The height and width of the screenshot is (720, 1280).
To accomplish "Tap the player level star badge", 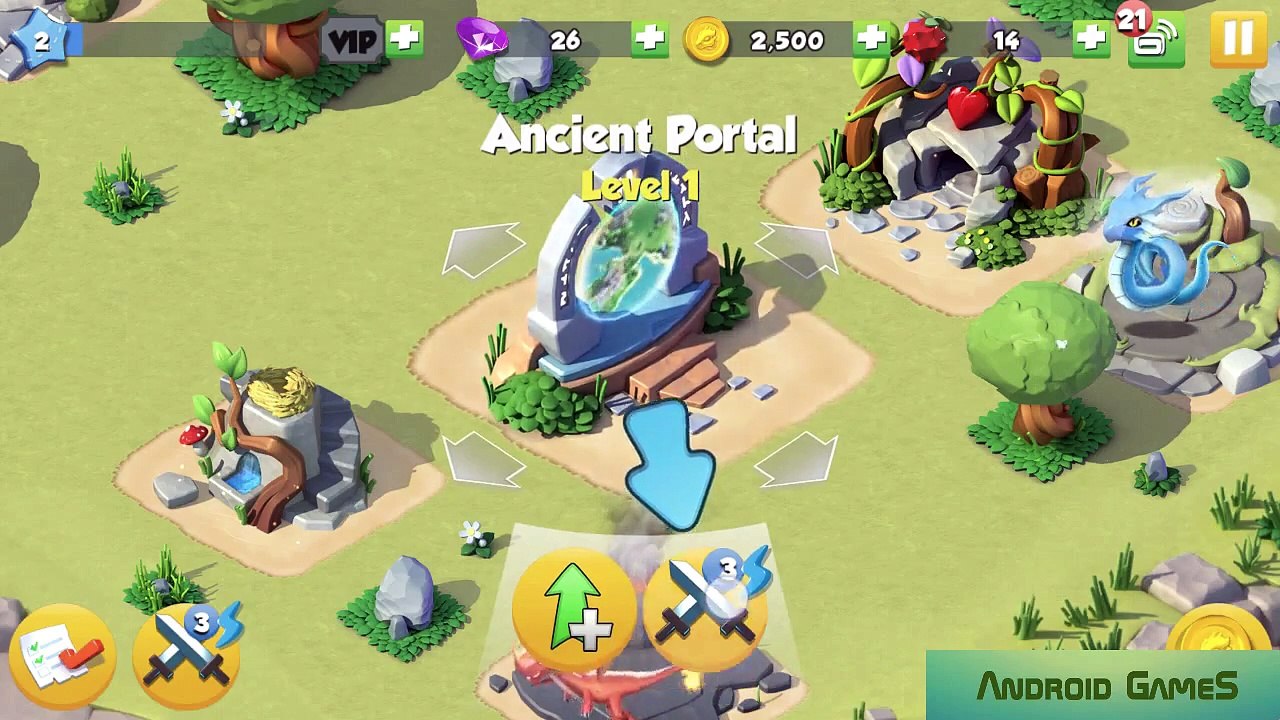I will [40, 41].
